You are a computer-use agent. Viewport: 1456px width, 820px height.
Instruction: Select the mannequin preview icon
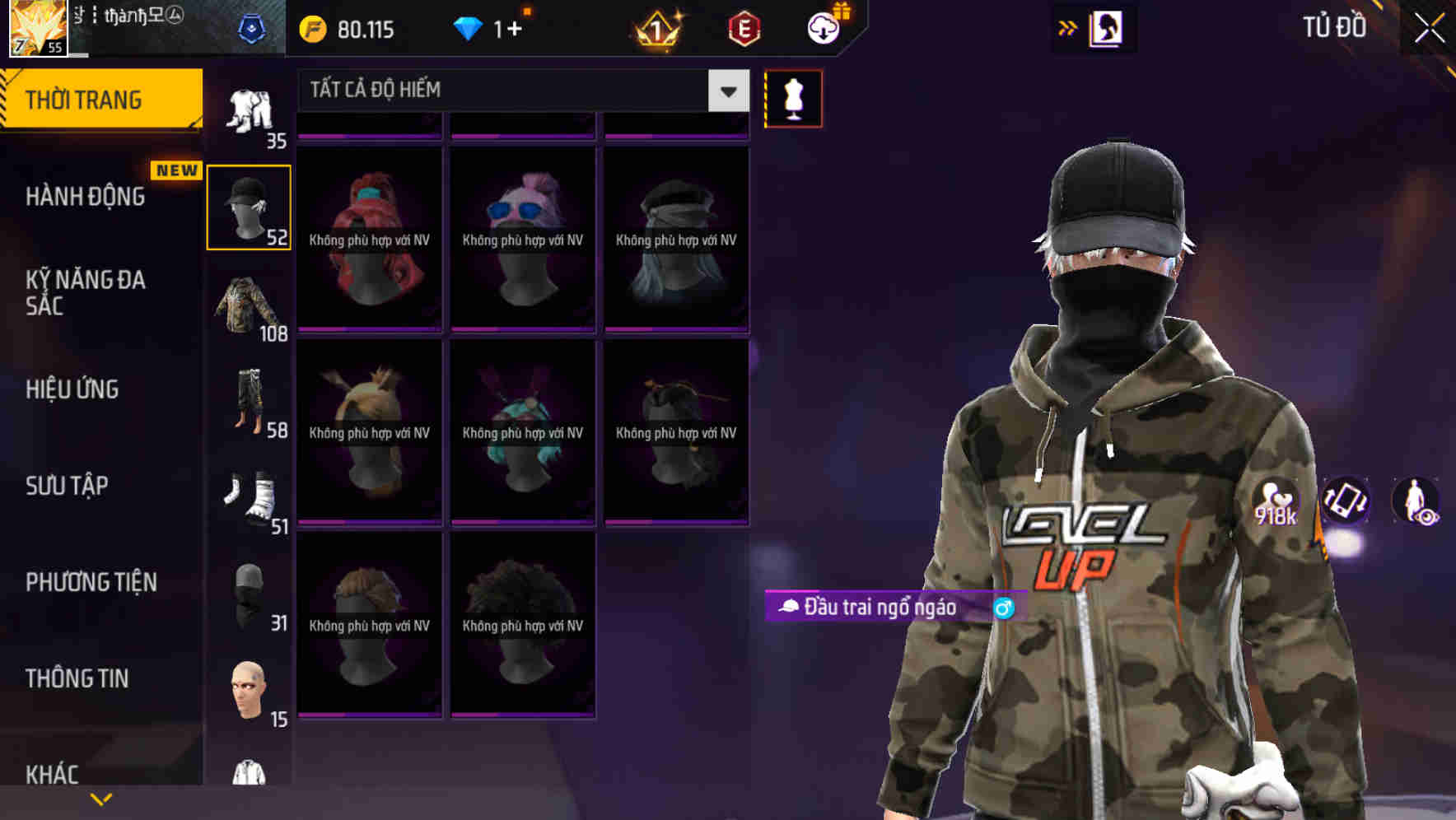[x=793, y=97]
